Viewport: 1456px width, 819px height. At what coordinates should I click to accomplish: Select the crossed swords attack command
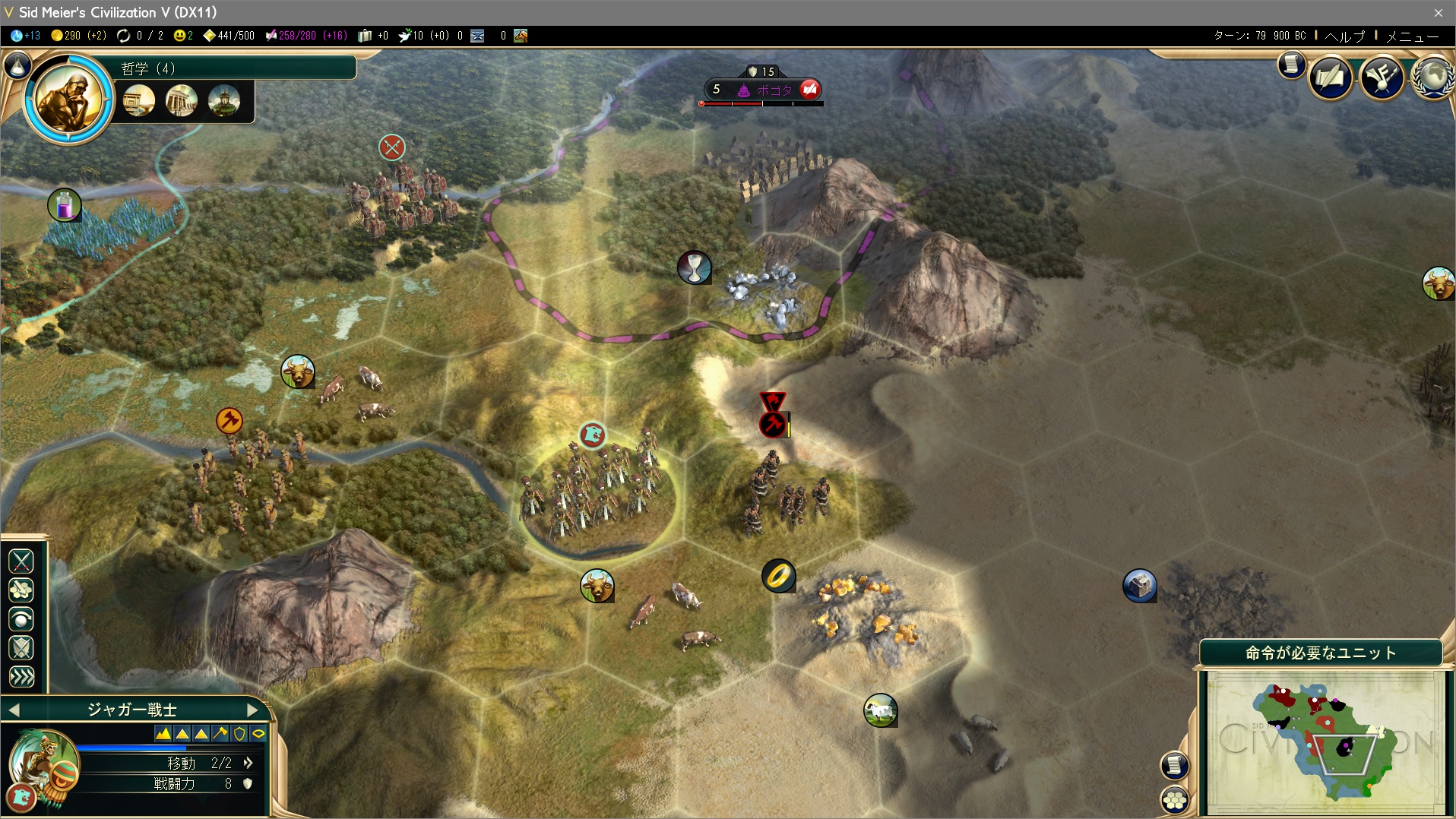pos(21,561)
